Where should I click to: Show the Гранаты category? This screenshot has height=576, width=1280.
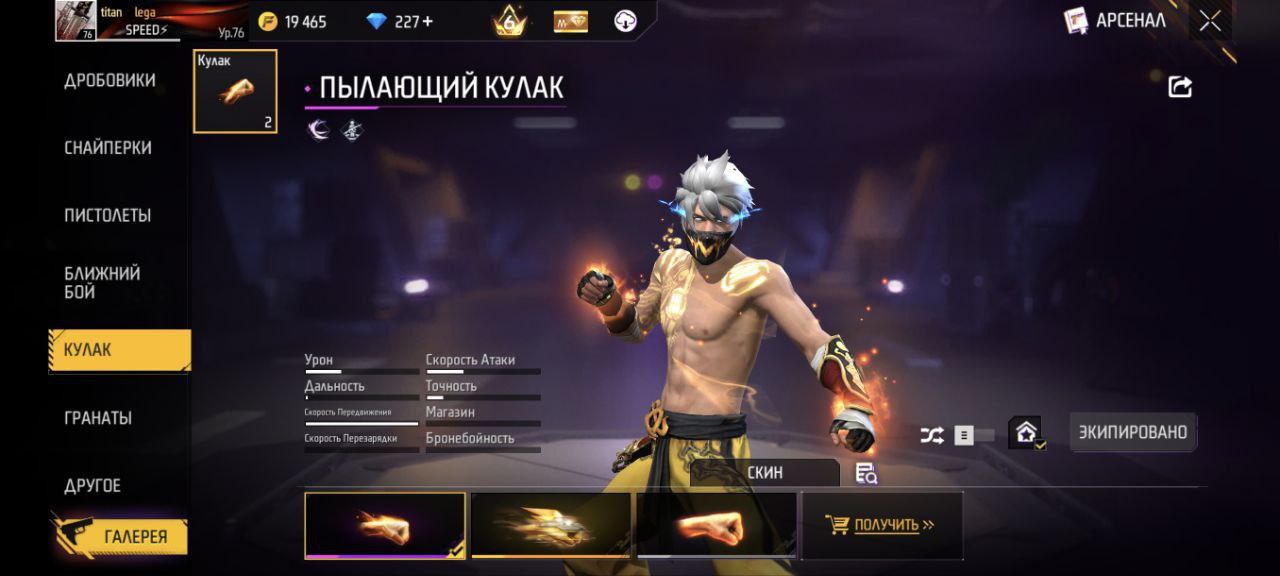98,417
